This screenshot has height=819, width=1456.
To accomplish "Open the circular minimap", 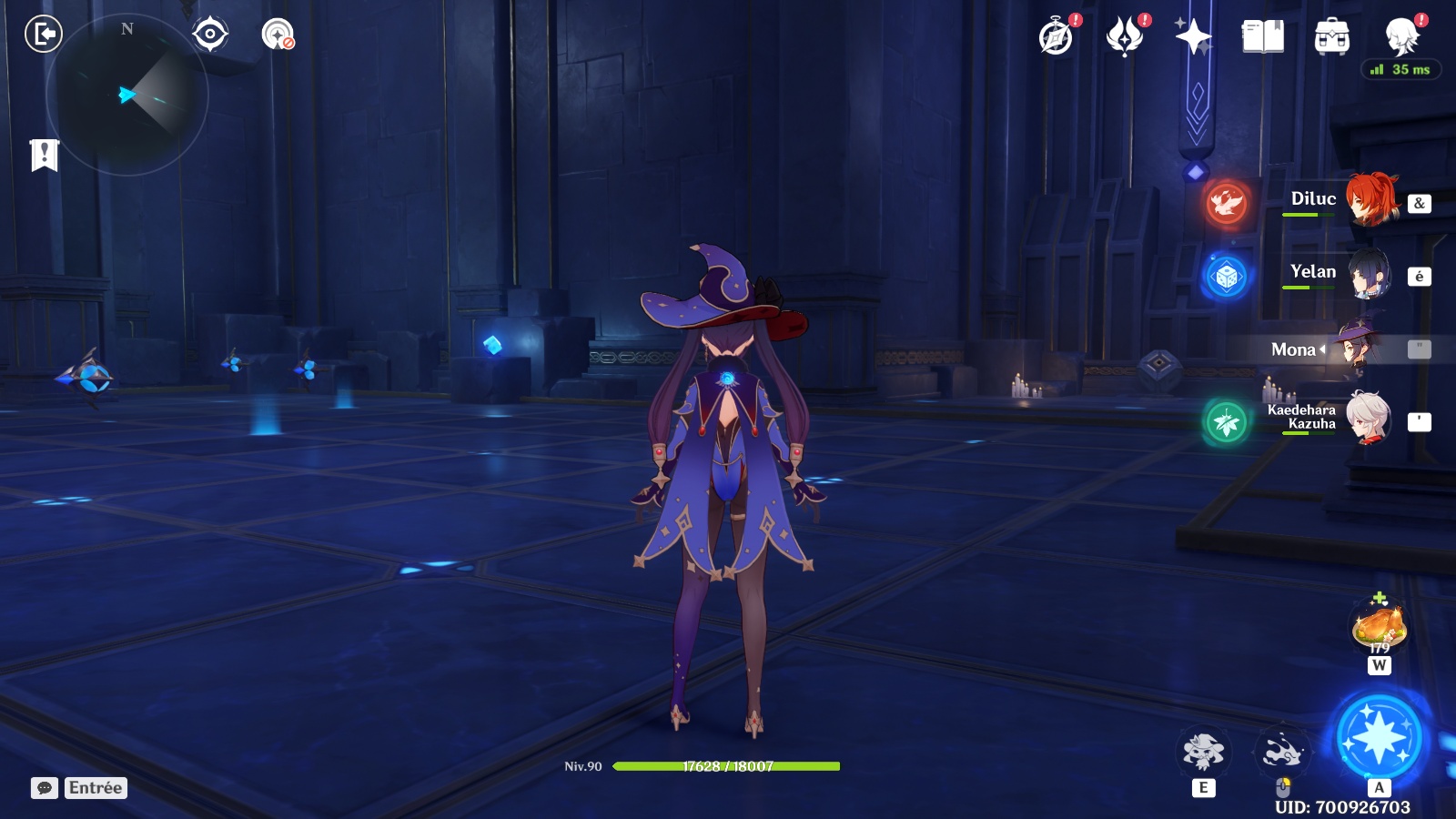I will tap(127, 95).
